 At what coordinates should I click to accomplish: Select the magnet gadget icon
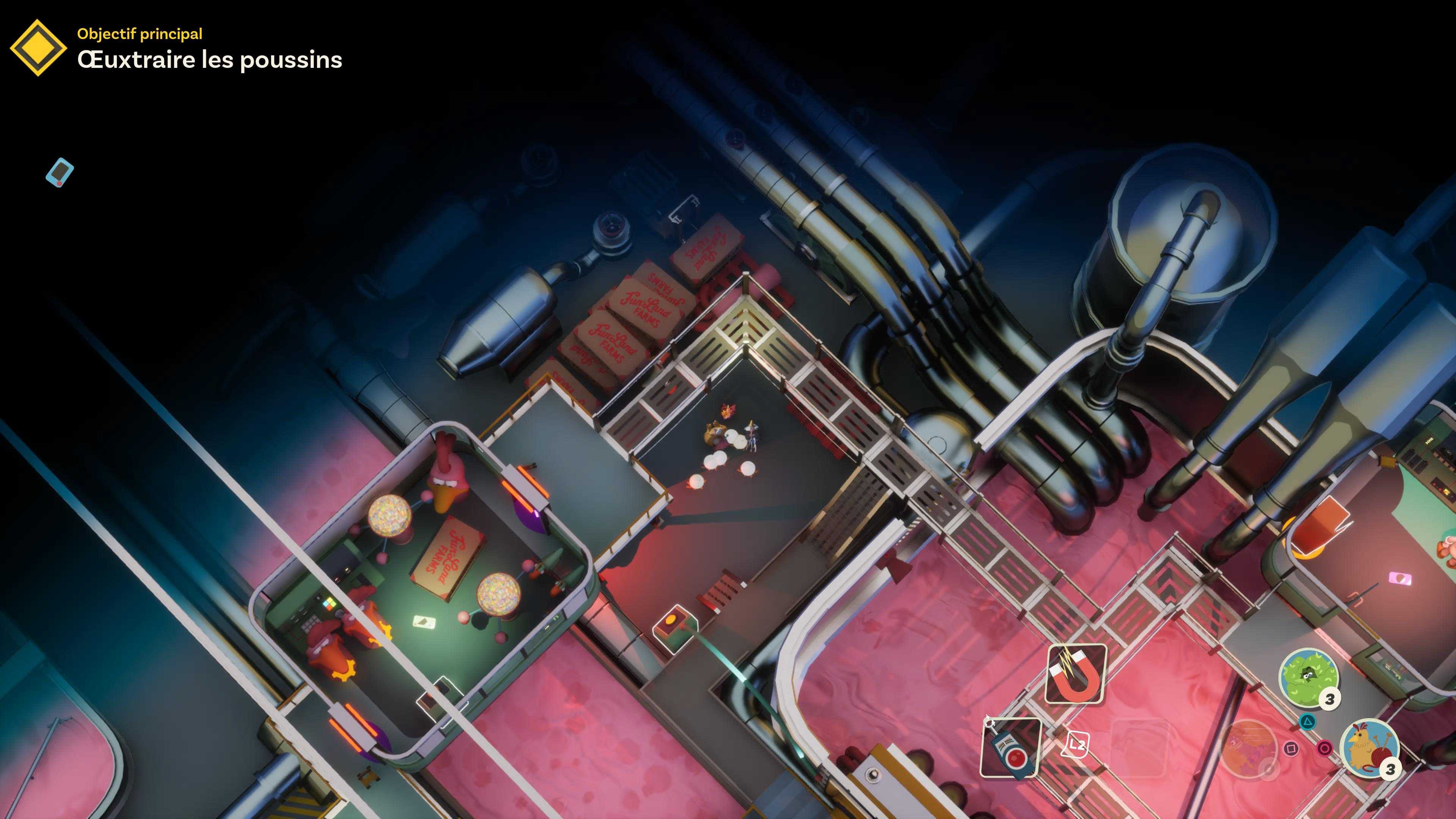pos(1076,674)
